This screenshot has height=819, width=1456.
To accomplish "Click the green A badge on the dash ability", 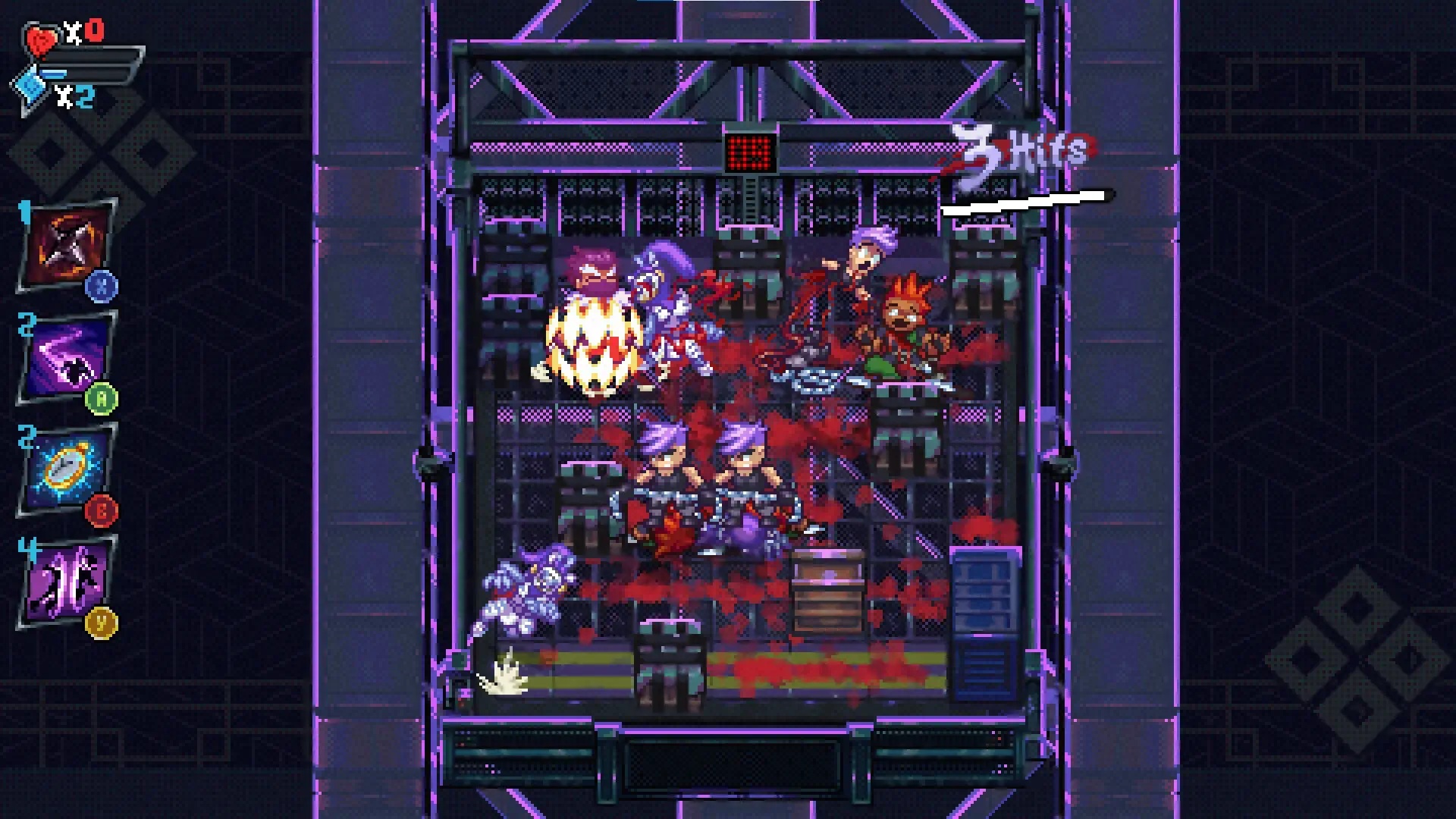I will (x=103, y=397).
